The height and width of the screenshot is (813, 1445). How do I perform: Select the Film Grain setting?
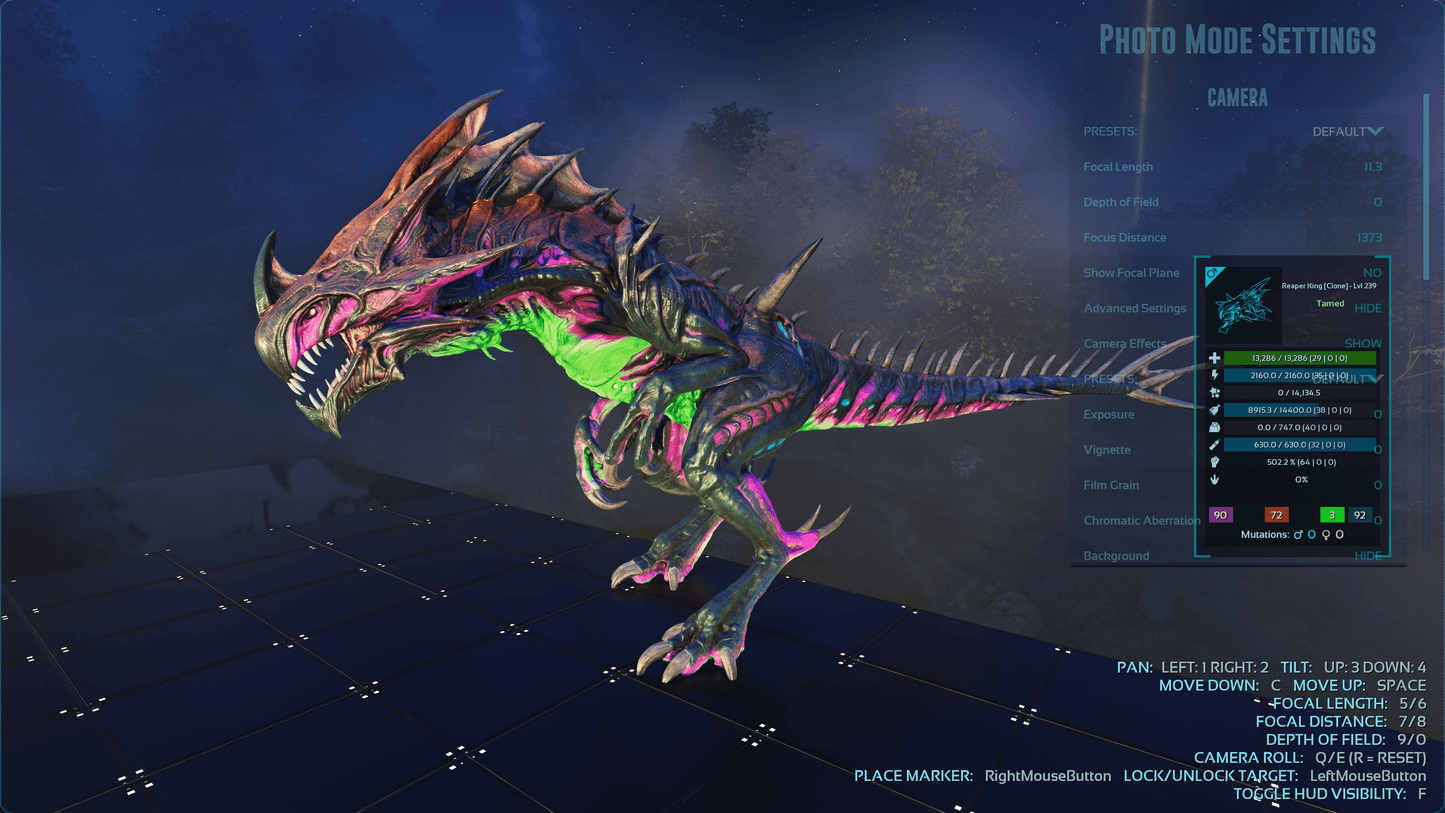[1111, 485]
